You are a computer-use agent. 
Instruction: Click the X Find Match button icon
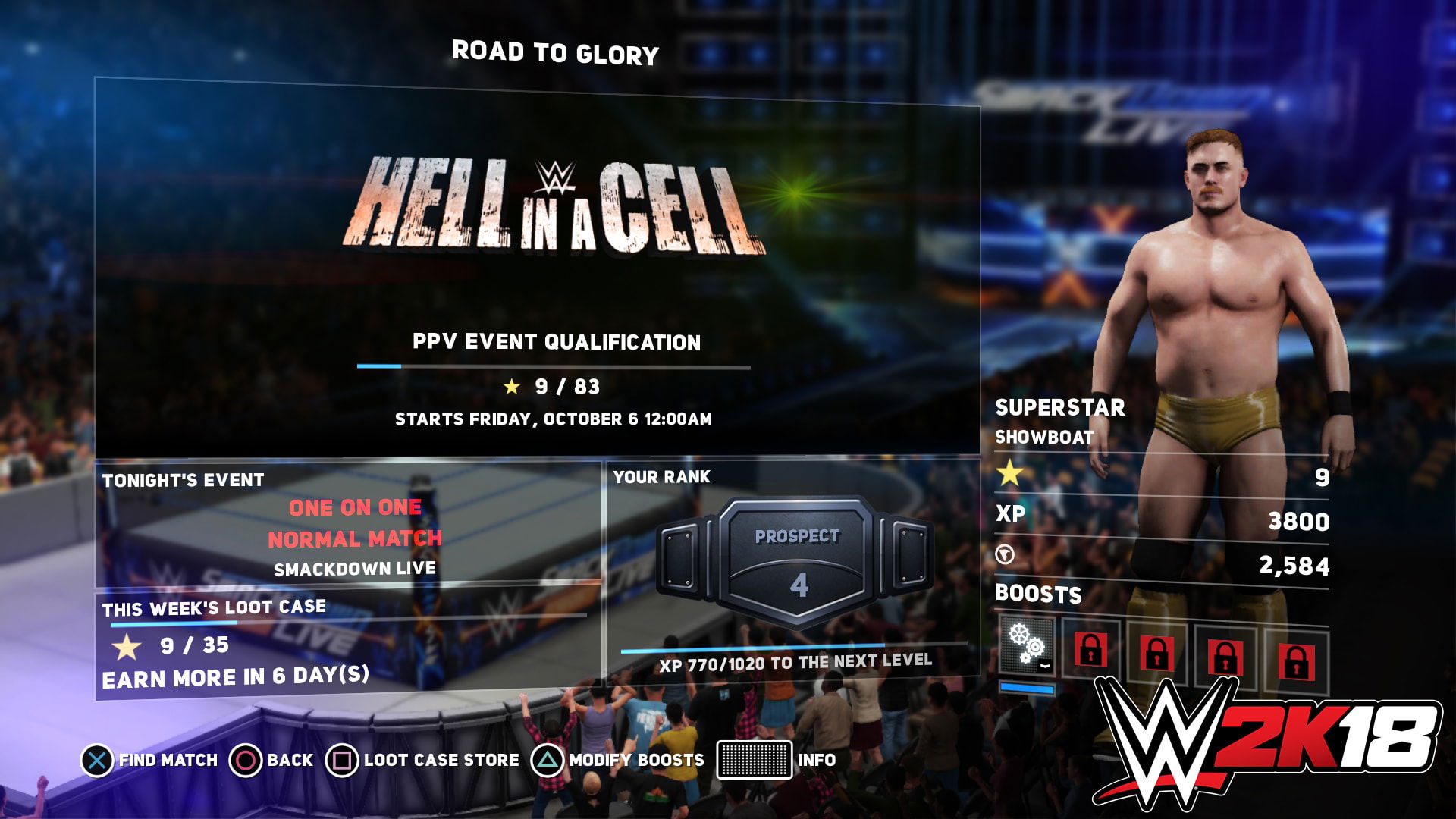point(96,759)
